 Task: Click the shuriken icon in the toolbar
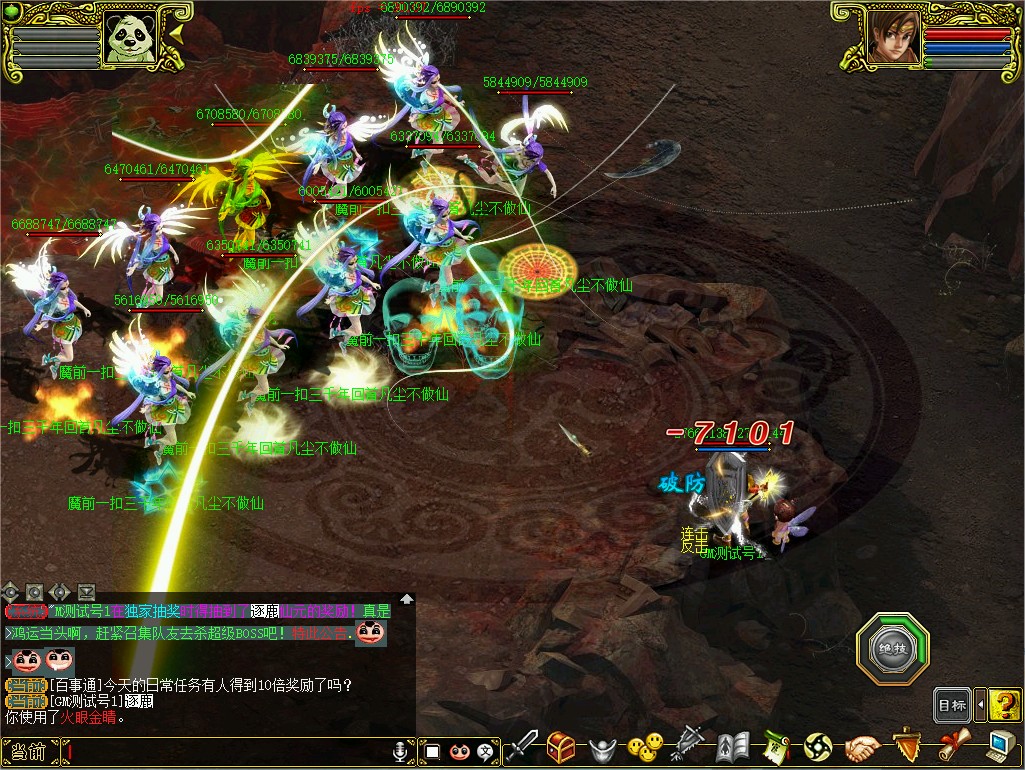[x=818, y=747]
